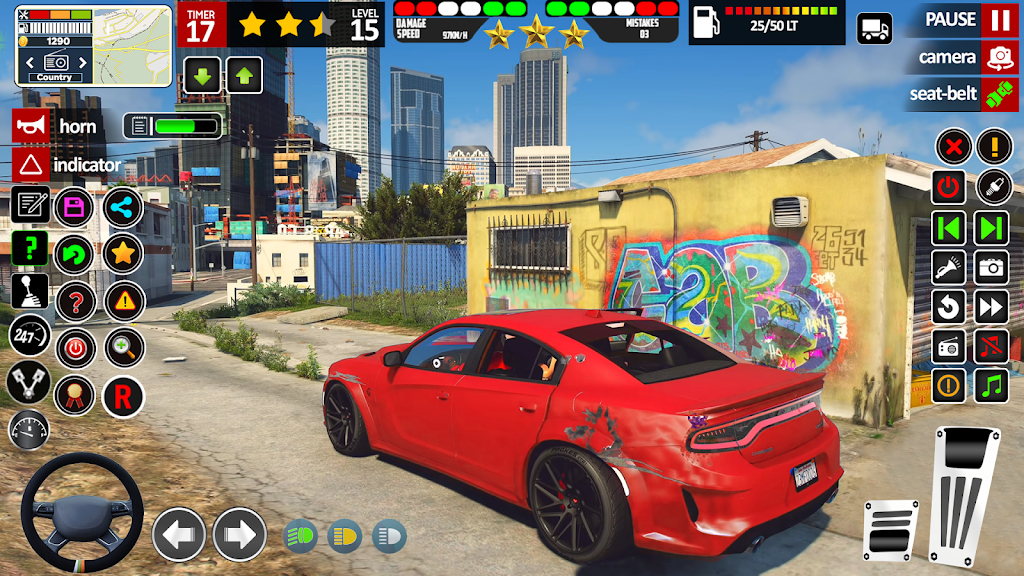1024x576 pixels.
Task: Click the red R reverse gear button
Action: click(123, 397)
